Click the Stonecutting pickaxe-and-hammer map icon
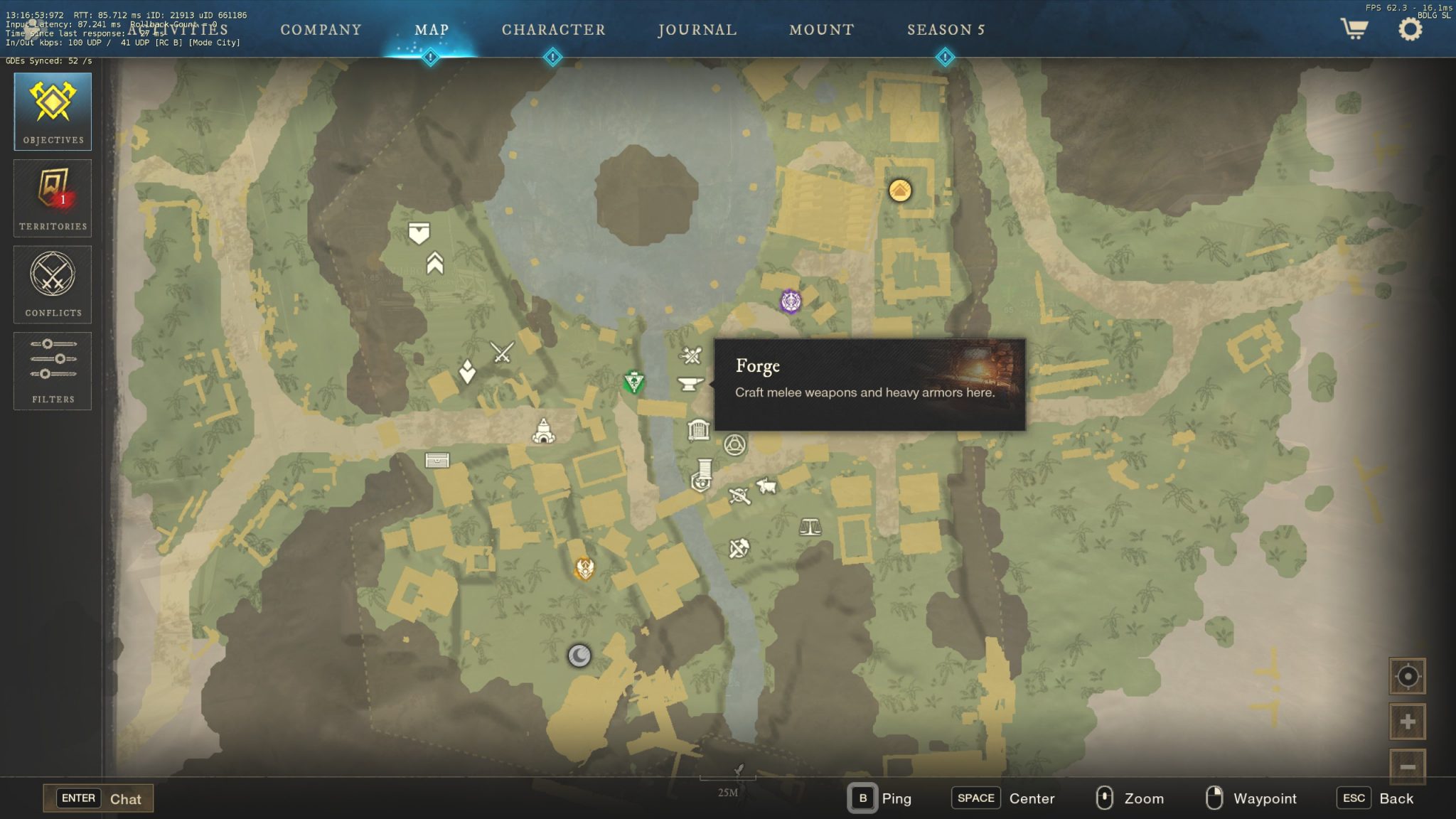The width and height of the screenshot is (1456, 819). coord(739,547)
